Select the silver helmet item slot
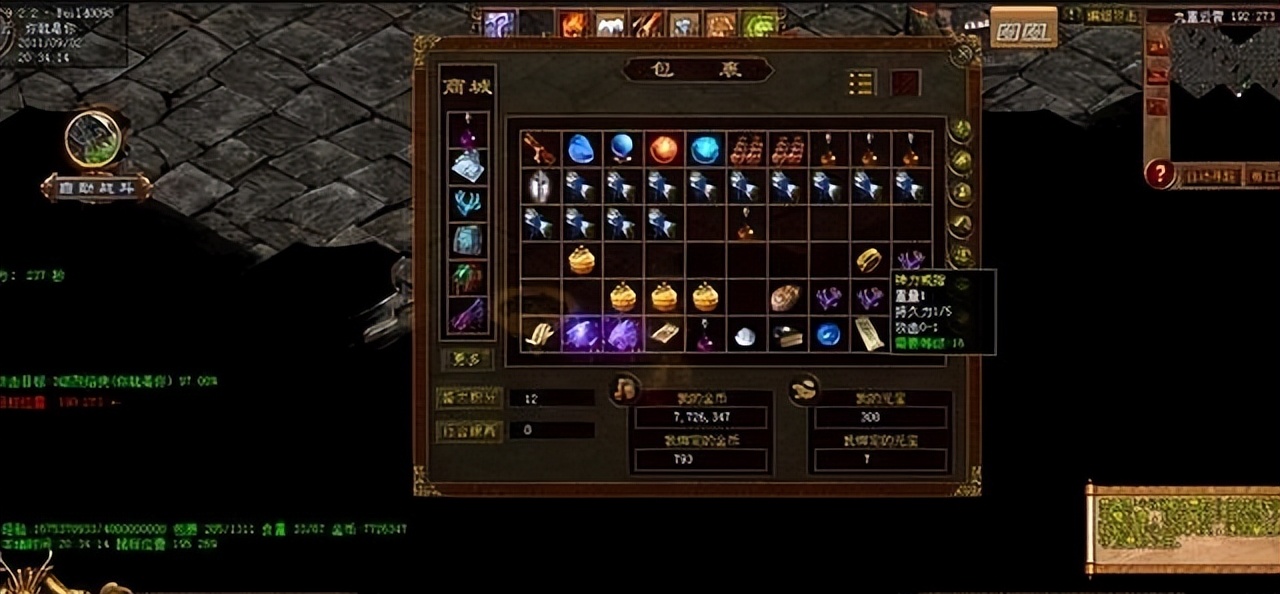 coord(540,186)
